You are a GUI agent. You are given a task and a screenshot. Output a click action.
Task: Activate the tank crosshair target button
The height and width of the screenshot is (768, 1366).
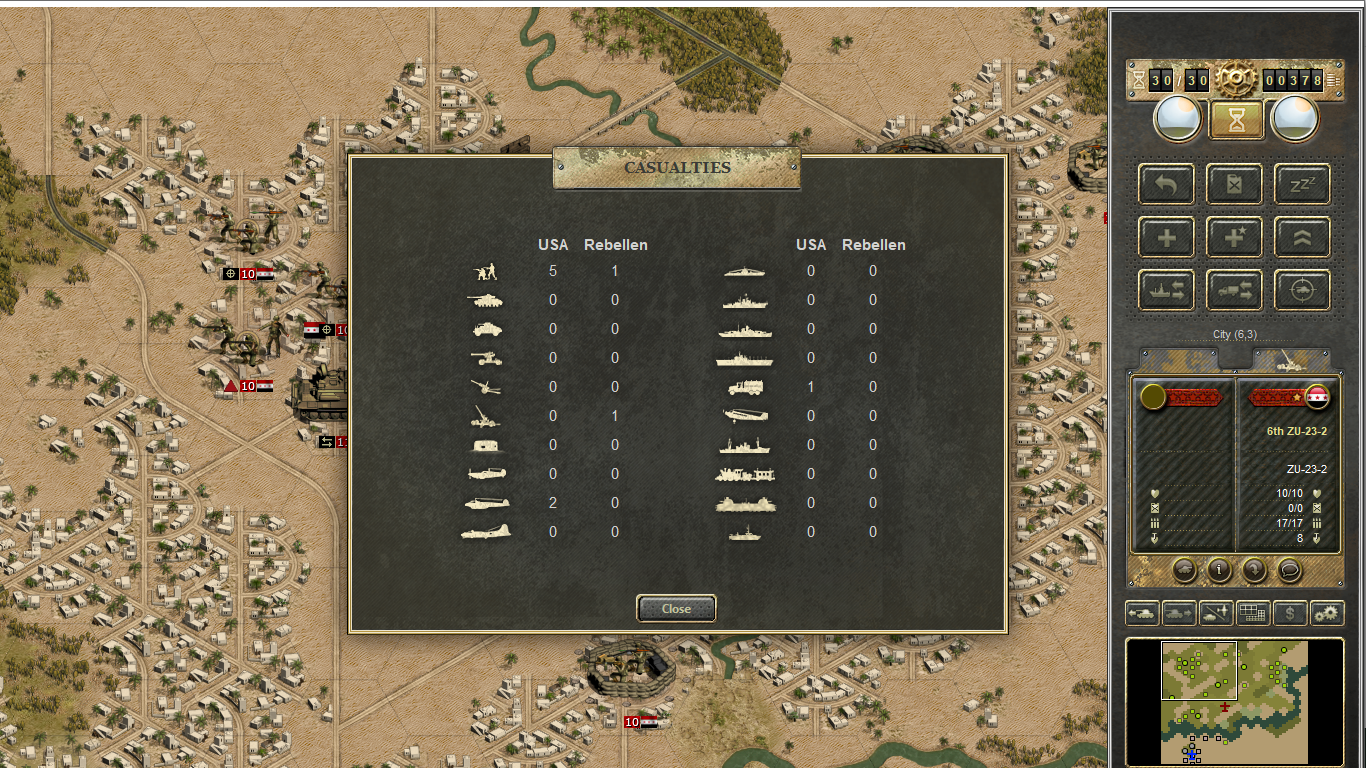pos(1302,290)
